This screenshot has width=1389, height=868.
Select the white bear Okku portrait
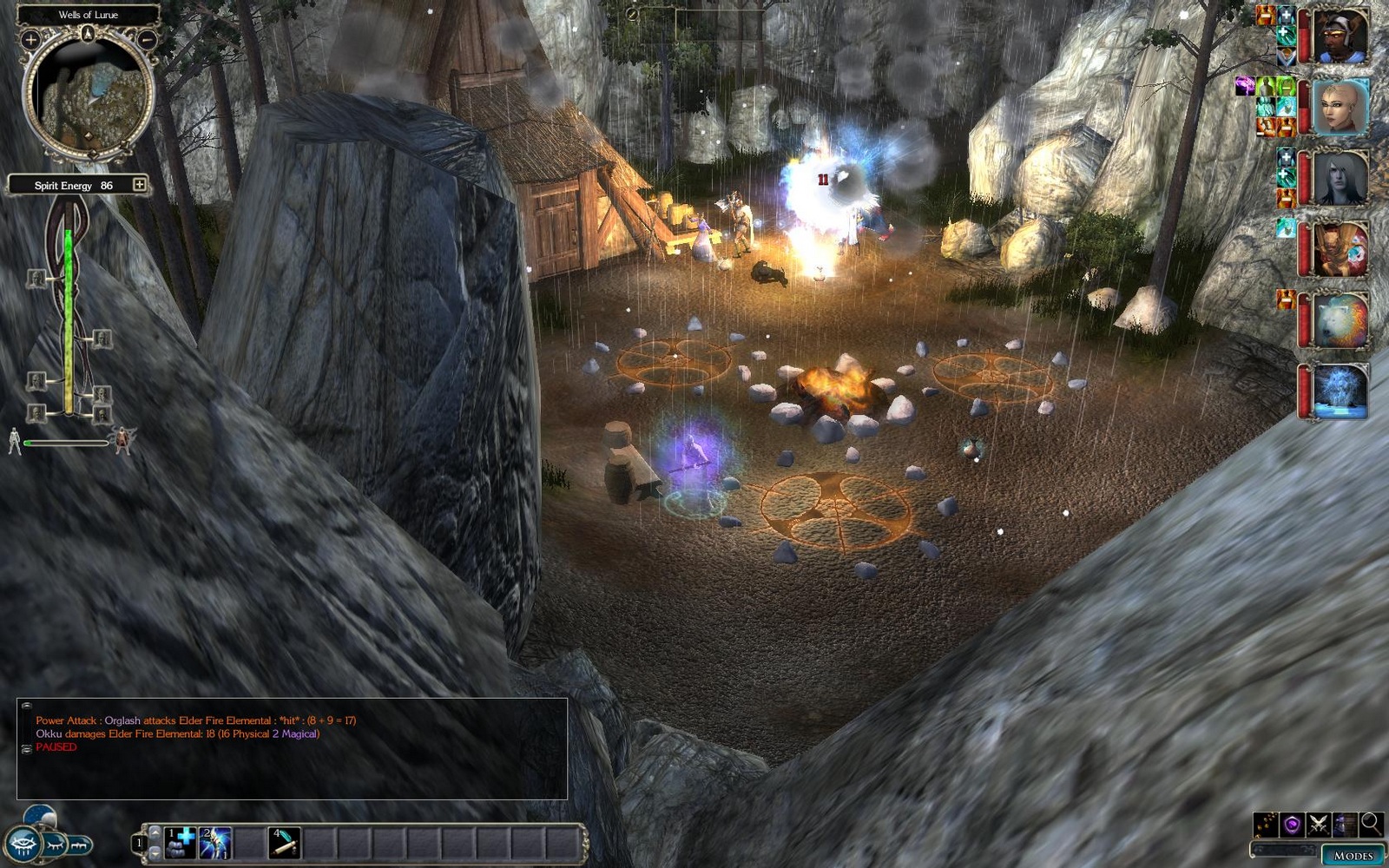click(x=1340, y=320)
